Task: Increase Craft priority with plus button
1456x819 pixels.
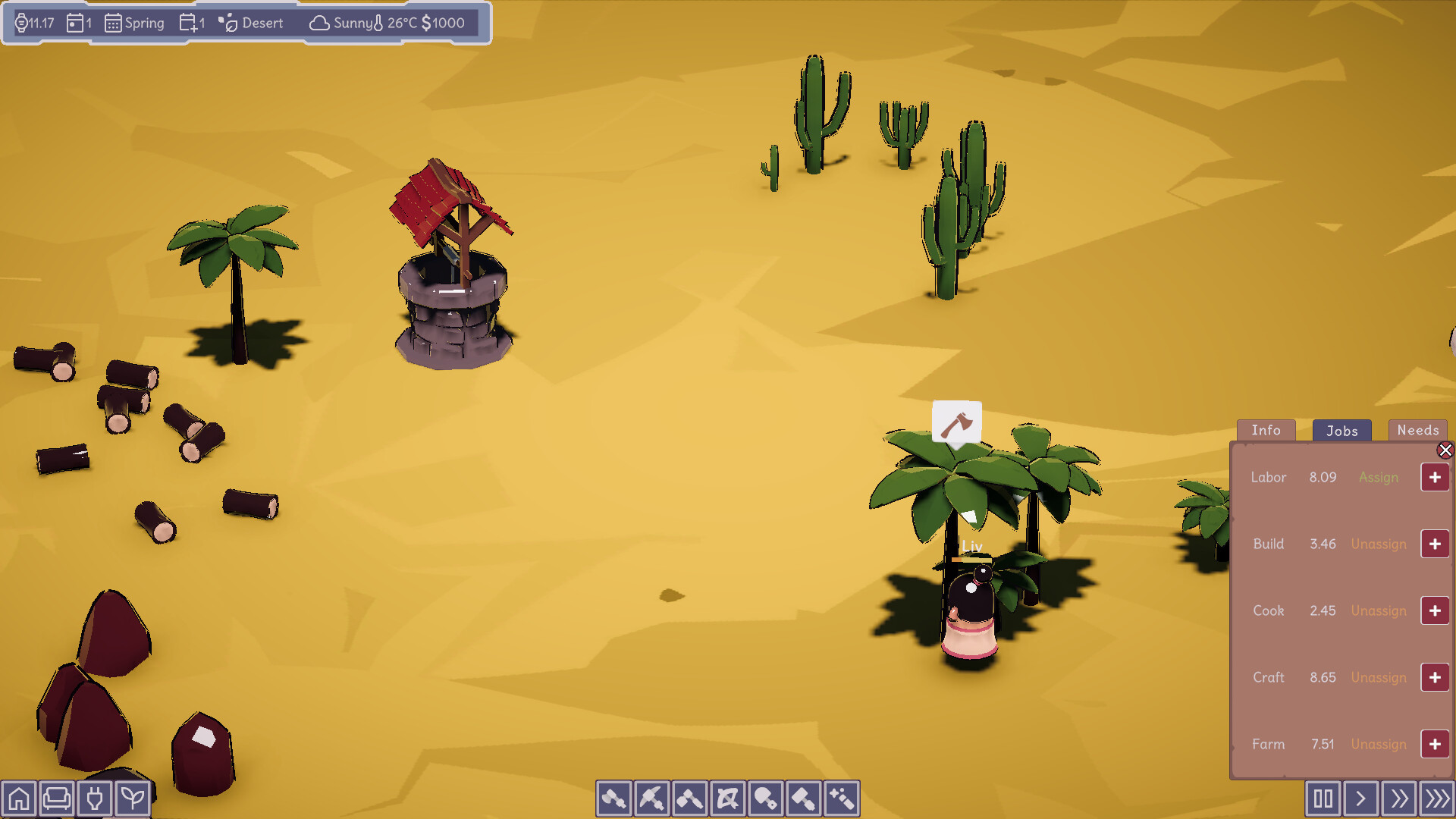Action: [x=1435, y=677]
